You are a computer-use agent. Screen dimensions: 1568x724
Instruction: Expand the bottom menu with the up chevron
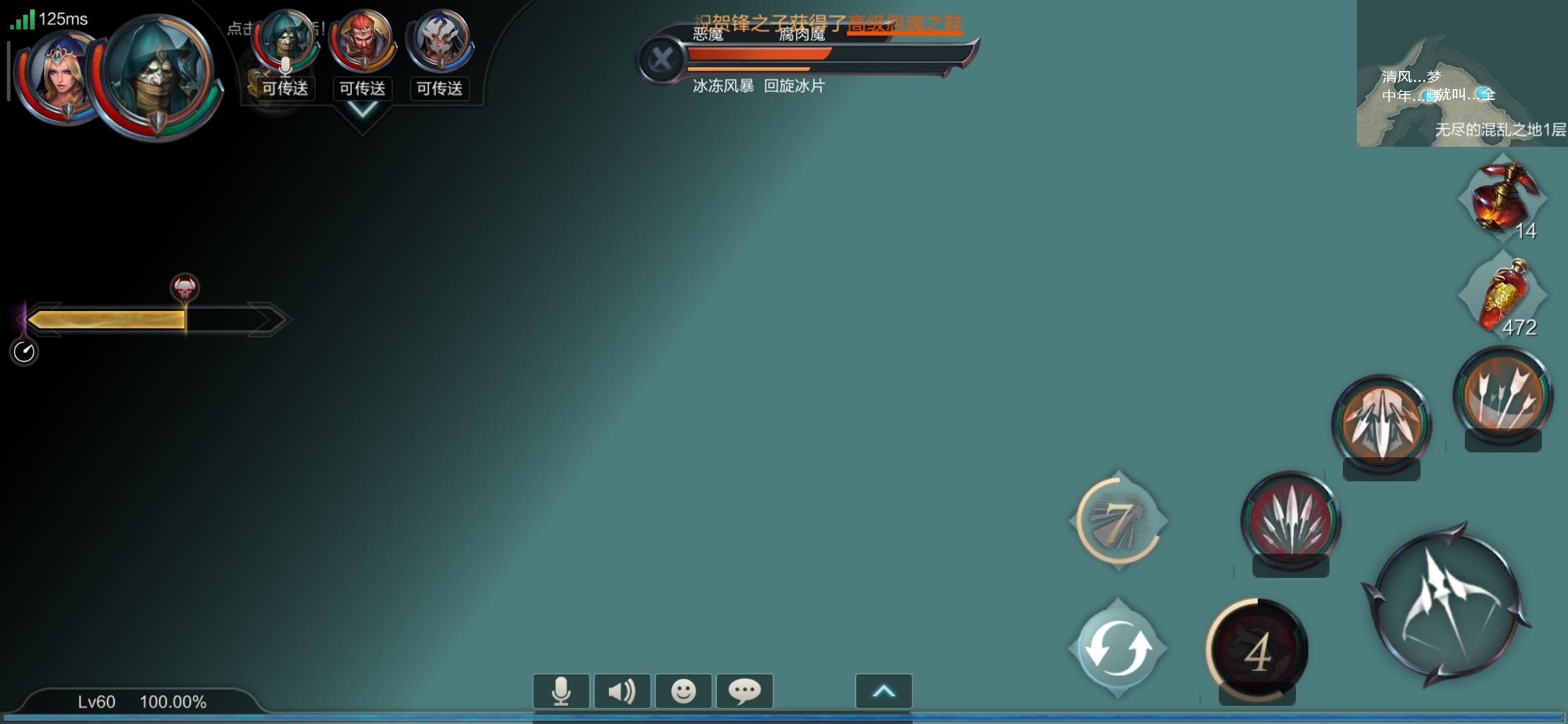point(884,690)
